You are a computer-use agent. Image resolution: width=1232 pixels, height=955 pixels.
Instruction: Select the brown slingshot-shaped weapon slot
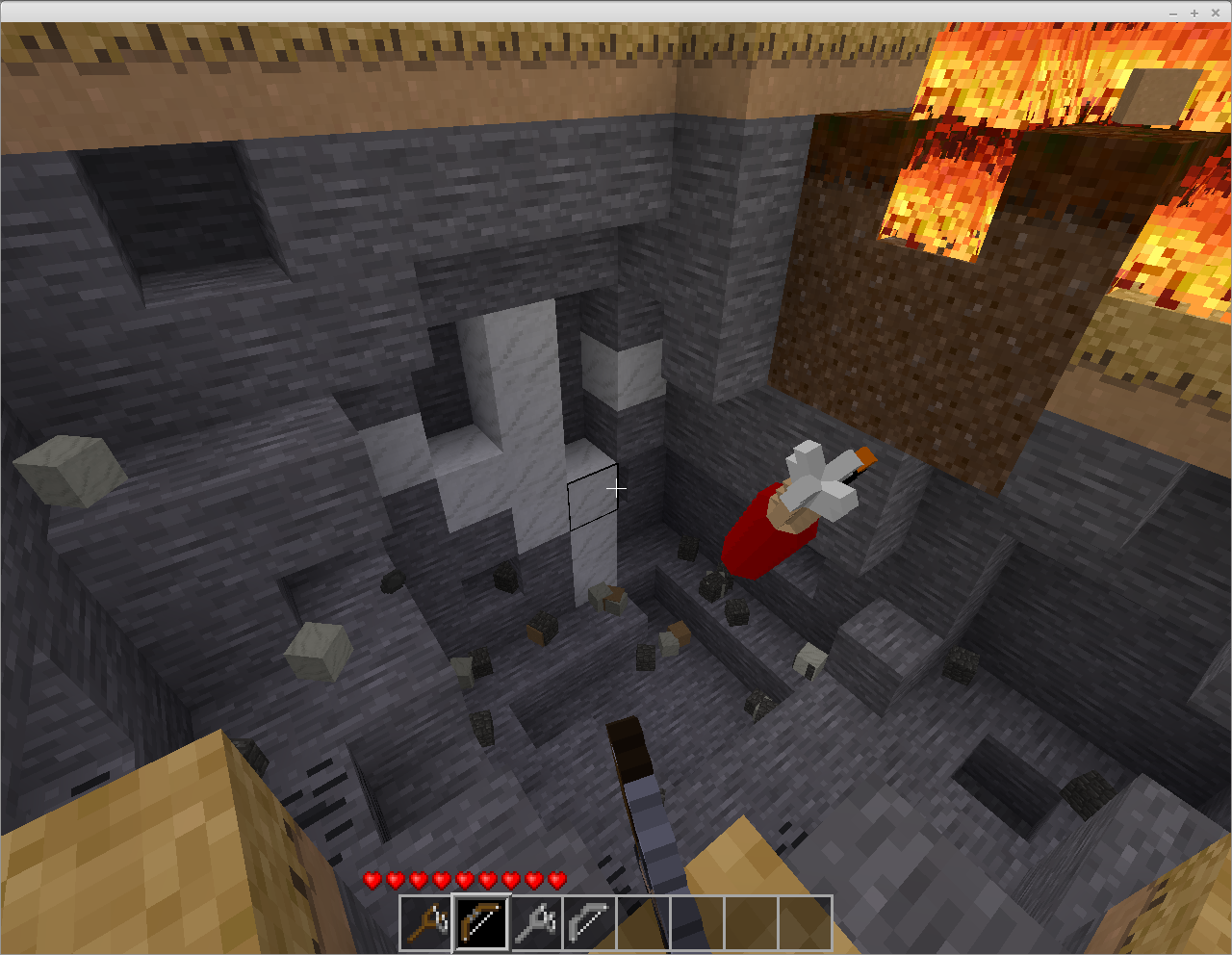pos(425,923)
